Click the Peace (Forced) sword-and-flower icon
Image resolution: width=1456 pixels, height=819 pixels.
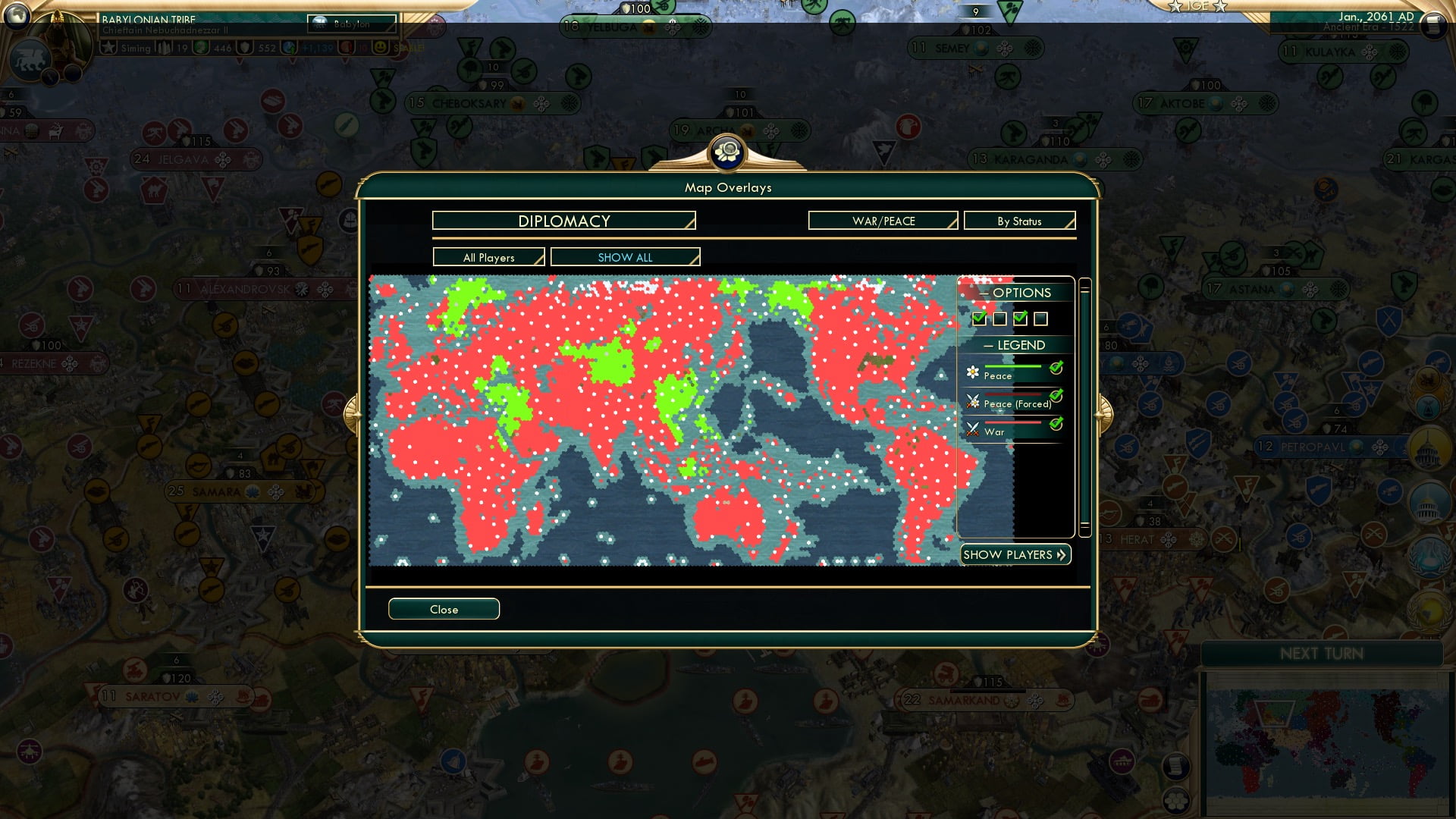pos(972,400)
